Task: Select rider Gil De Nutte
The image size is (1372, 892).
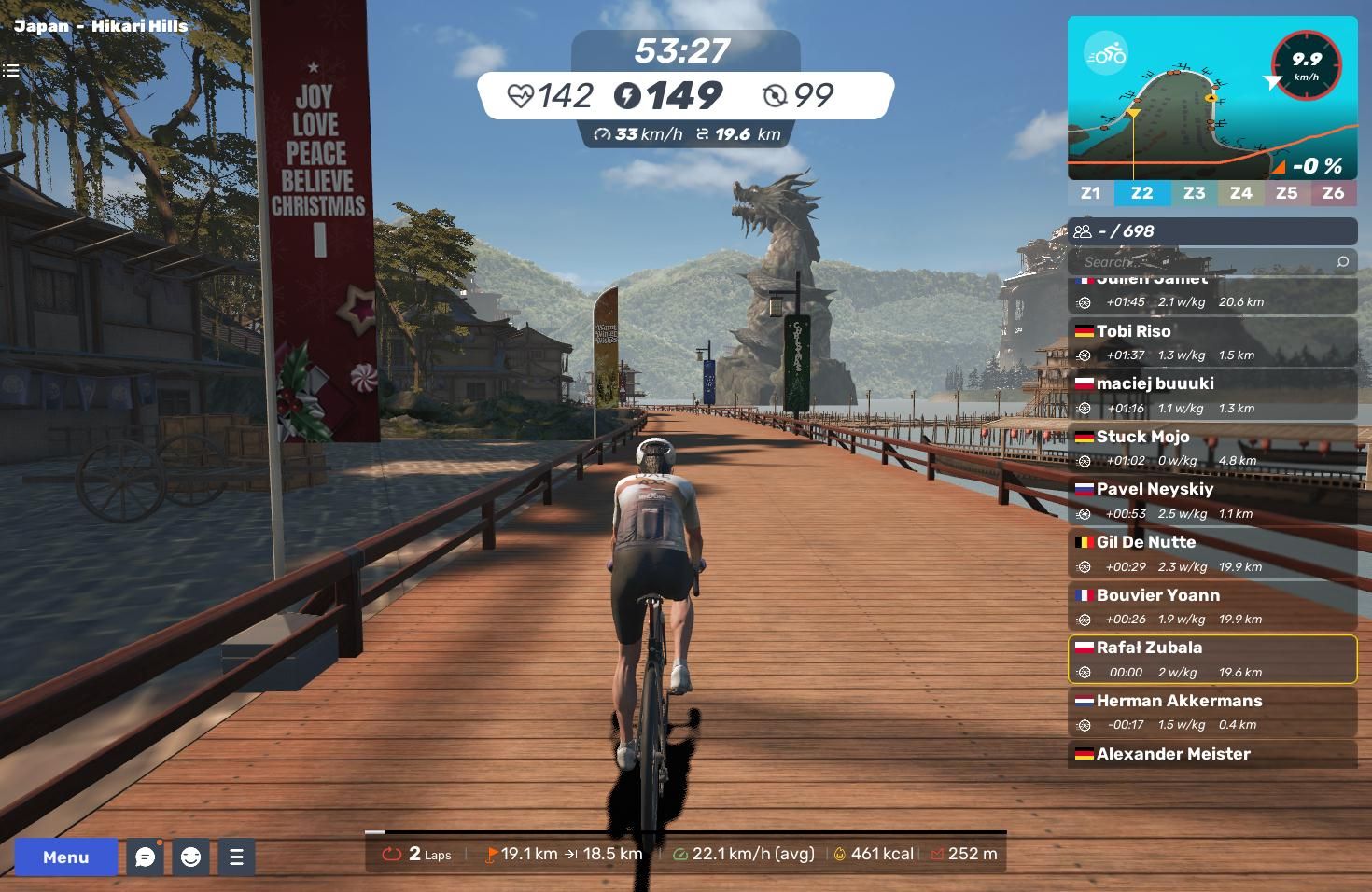Action: tap(1211, 553)
